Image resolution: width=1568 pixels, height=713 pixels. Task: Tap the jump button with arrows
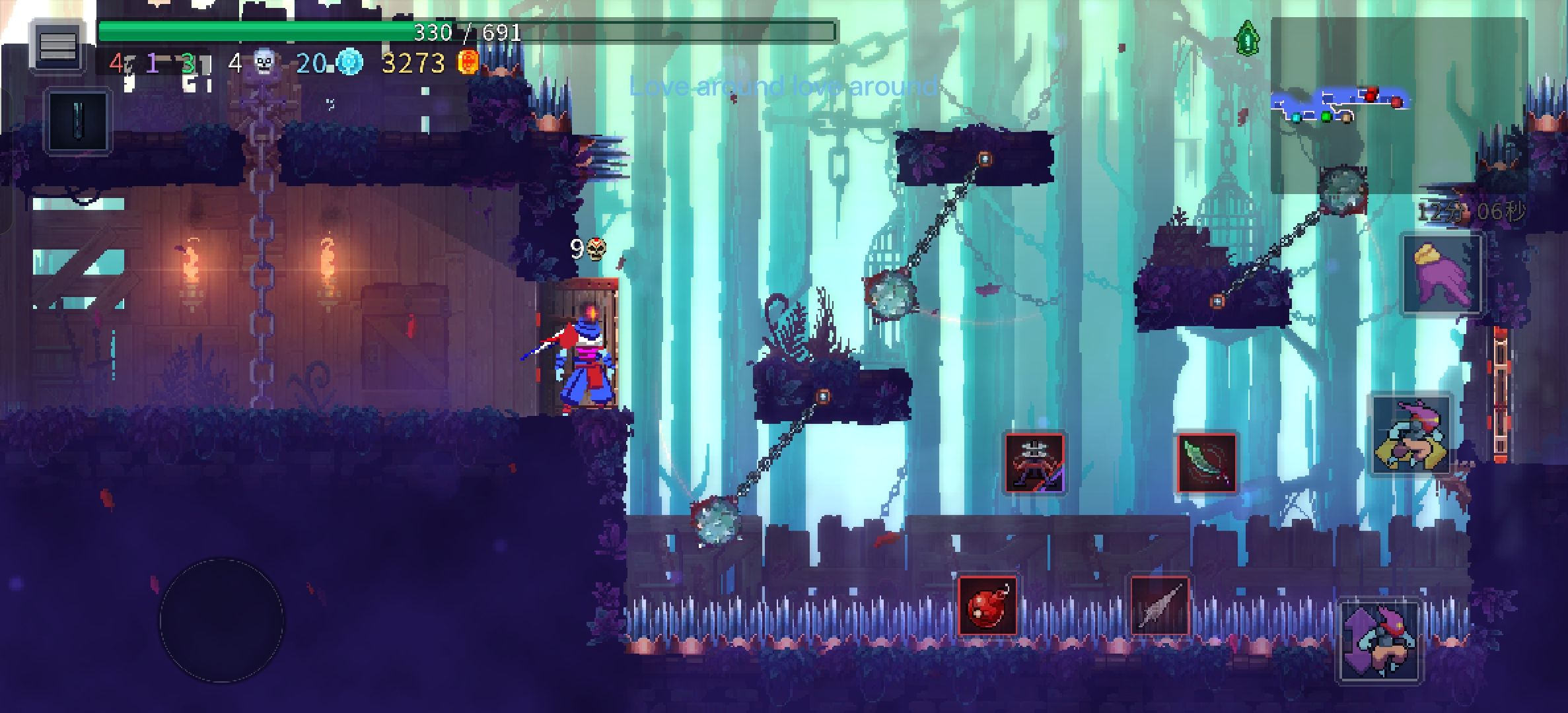tap(1380, 641)
